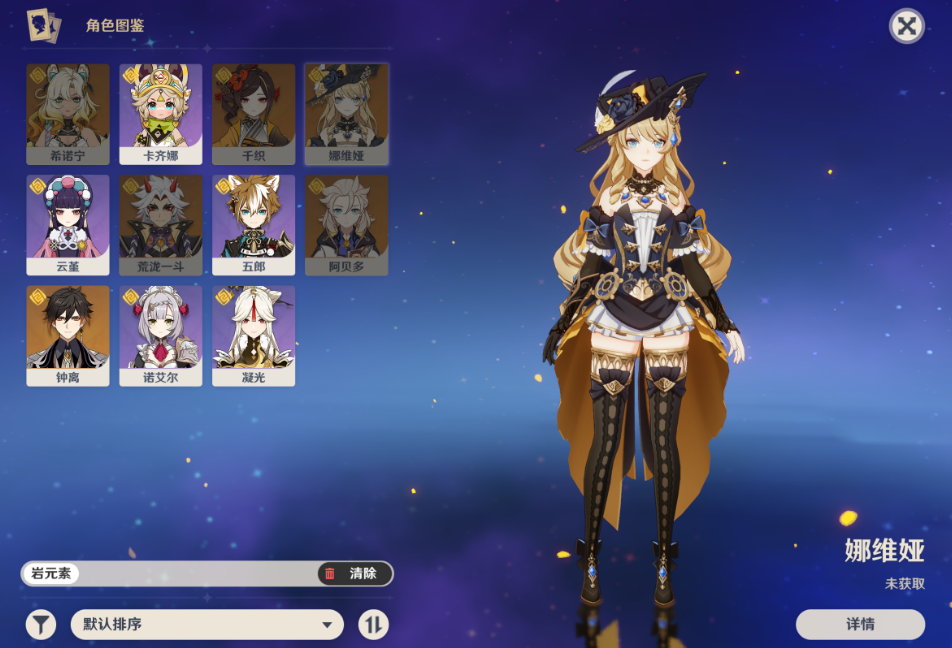The image size is (952, 648).
Task: Clear the 岩元素 filter with 清除
Action: tap(354, 573)
